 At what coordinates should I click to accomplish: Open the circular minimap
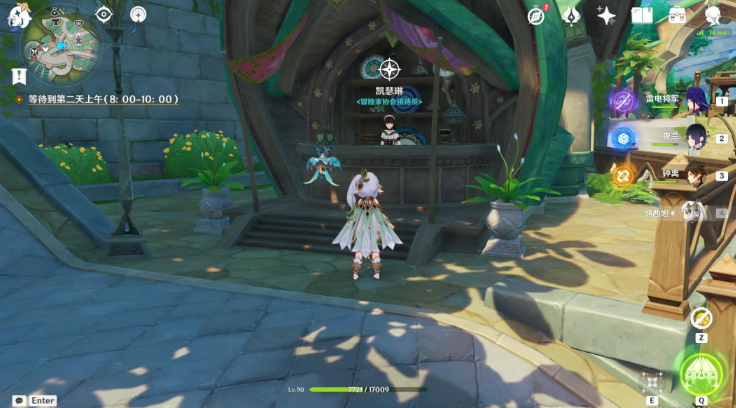tap(60, 47)
